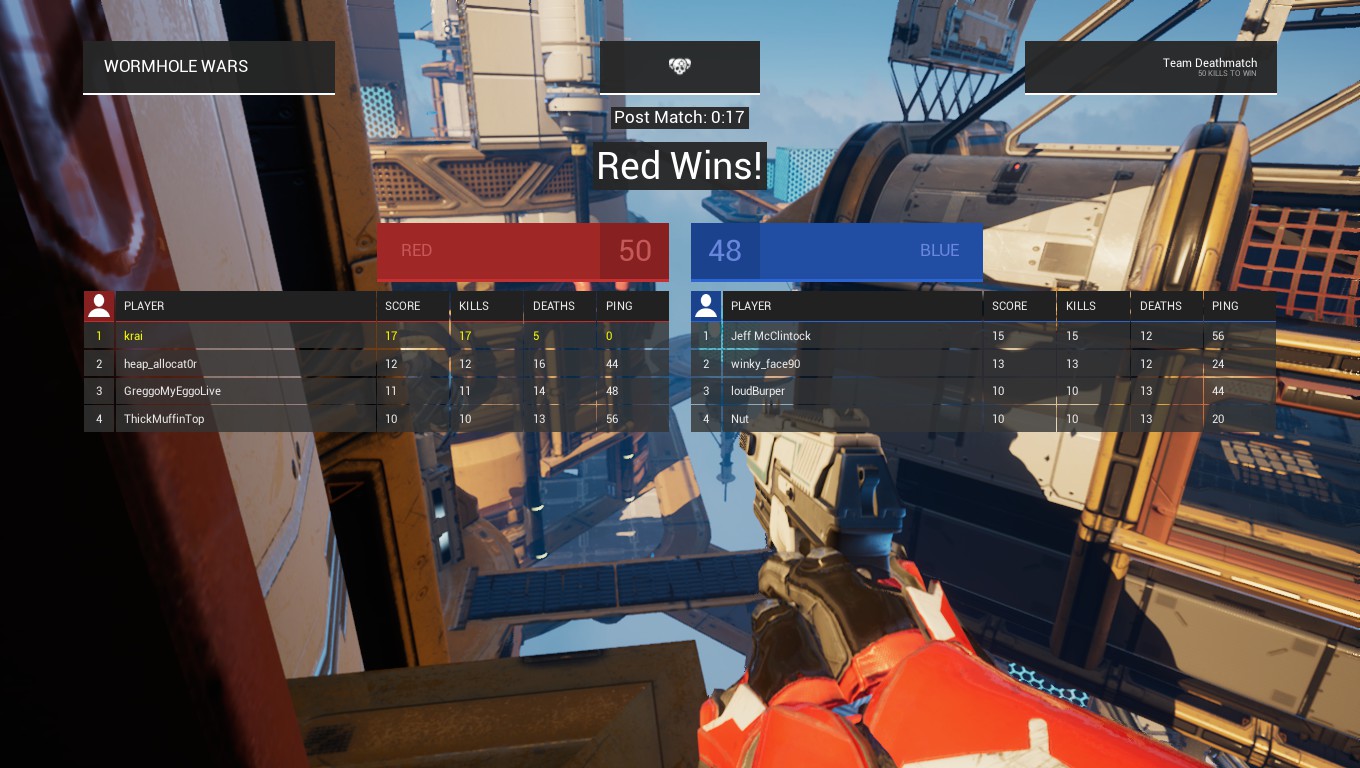This screenshot has width=1360, height=768.
Task: Toggle selection of winky_face90's row
Action: pos(850,363)
